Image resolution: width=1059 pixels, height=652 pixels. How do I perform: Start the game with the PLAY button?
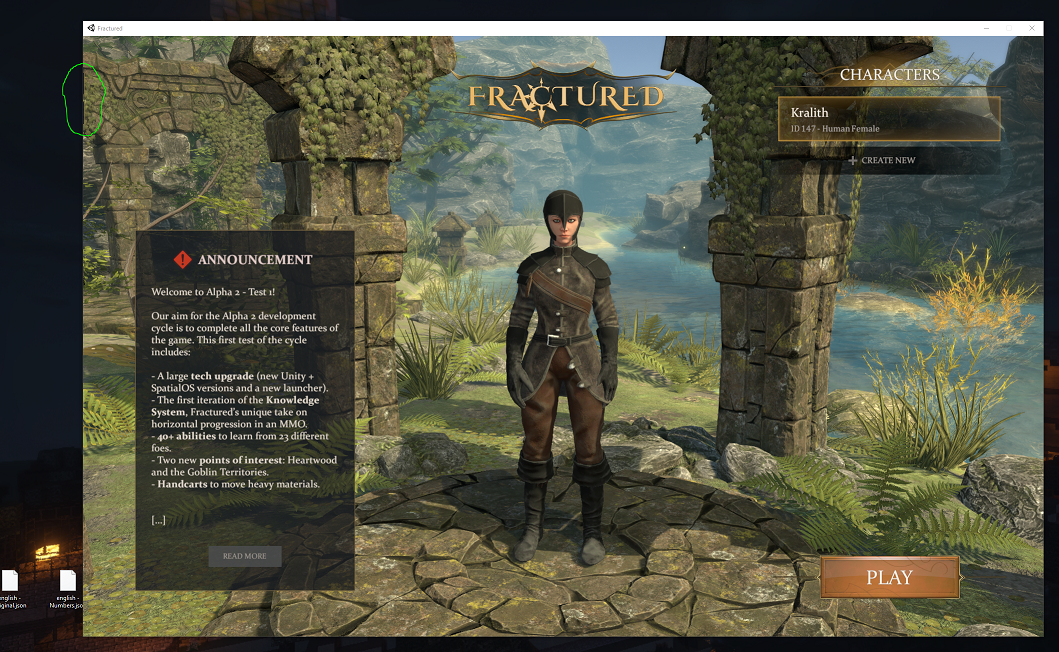[x=889, y=578]
